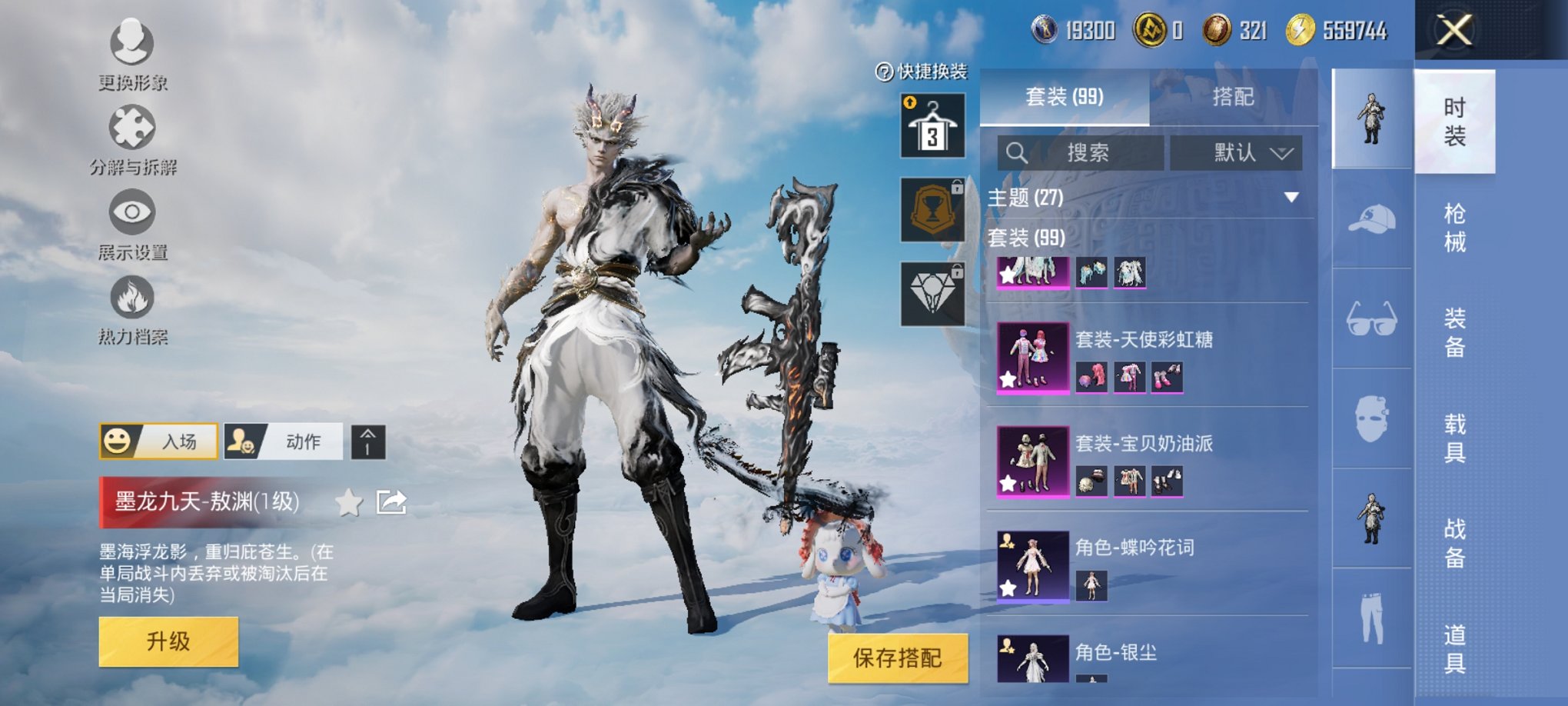Image resolution: width=1568 pixels, height=706 pixels.
Task: Open the 枪械 firearms category
Action: [x=1454, y=228]
